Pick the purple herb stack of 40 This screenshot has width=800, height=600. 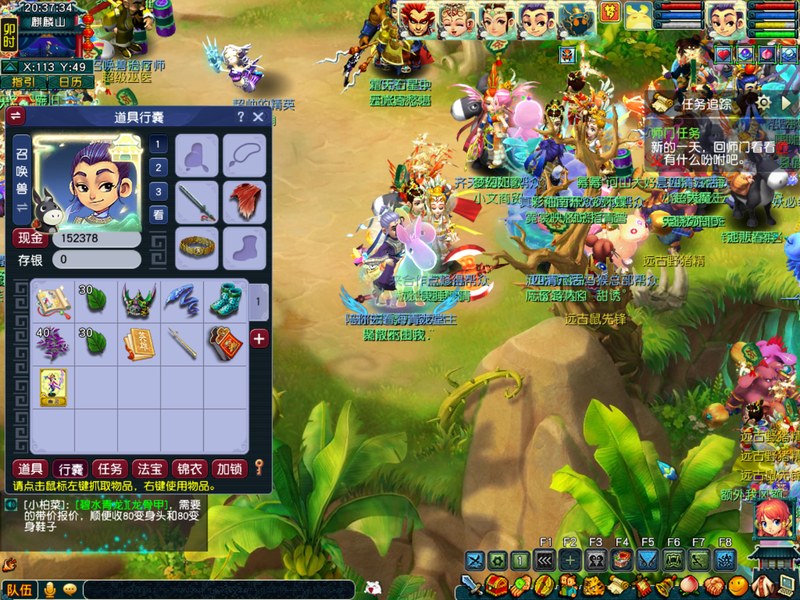pyautogui.click(x=52, y=343)
